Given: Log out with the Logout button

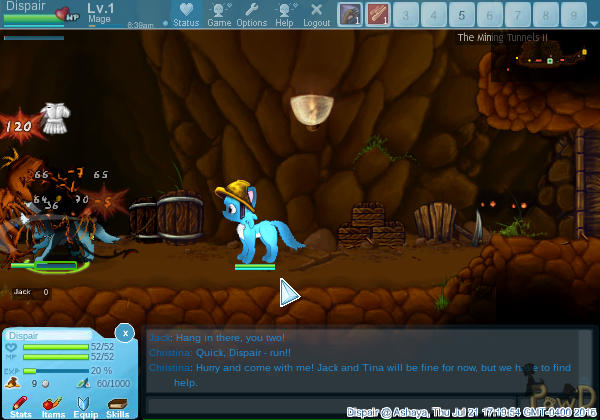Looking at the screenshot, I should point(316,14).
